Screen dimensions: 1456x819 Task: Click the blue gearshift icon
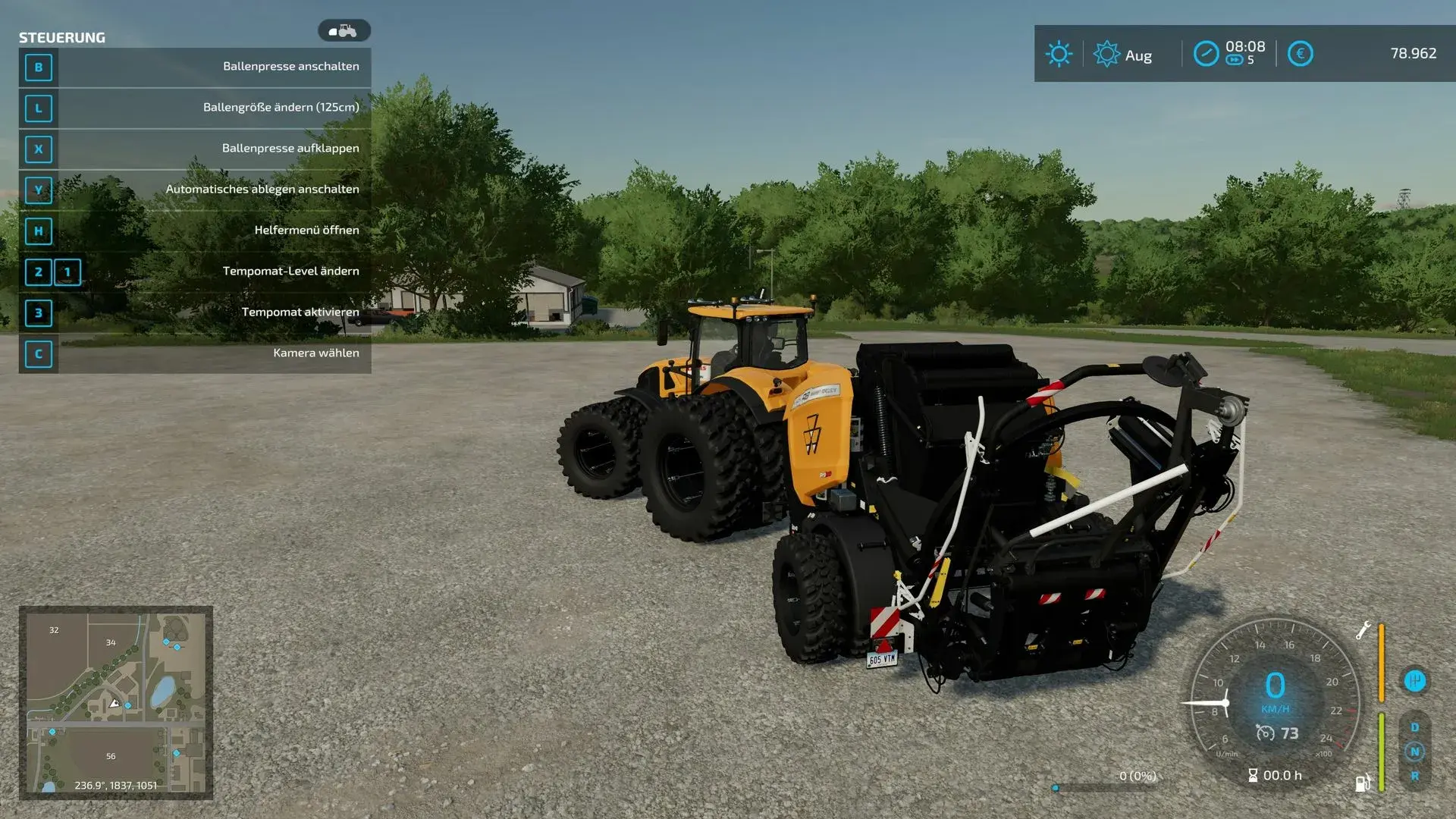click(1414, 681)
